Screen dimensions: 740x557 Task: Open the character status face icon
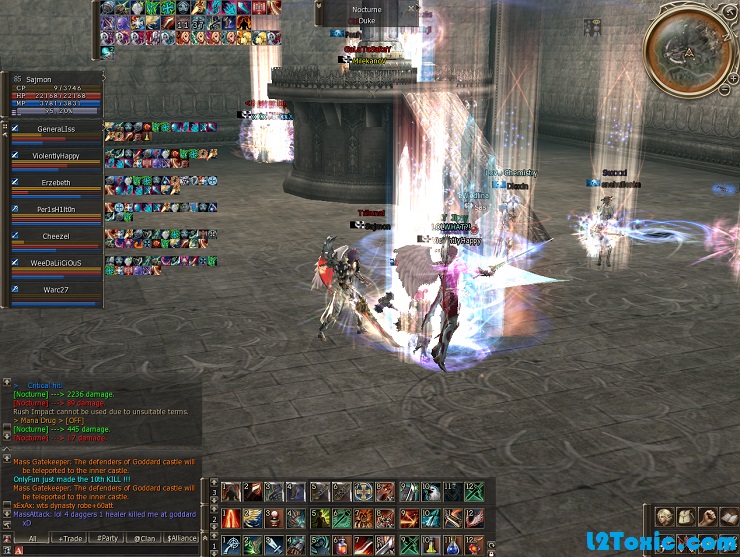click(664, 516)
